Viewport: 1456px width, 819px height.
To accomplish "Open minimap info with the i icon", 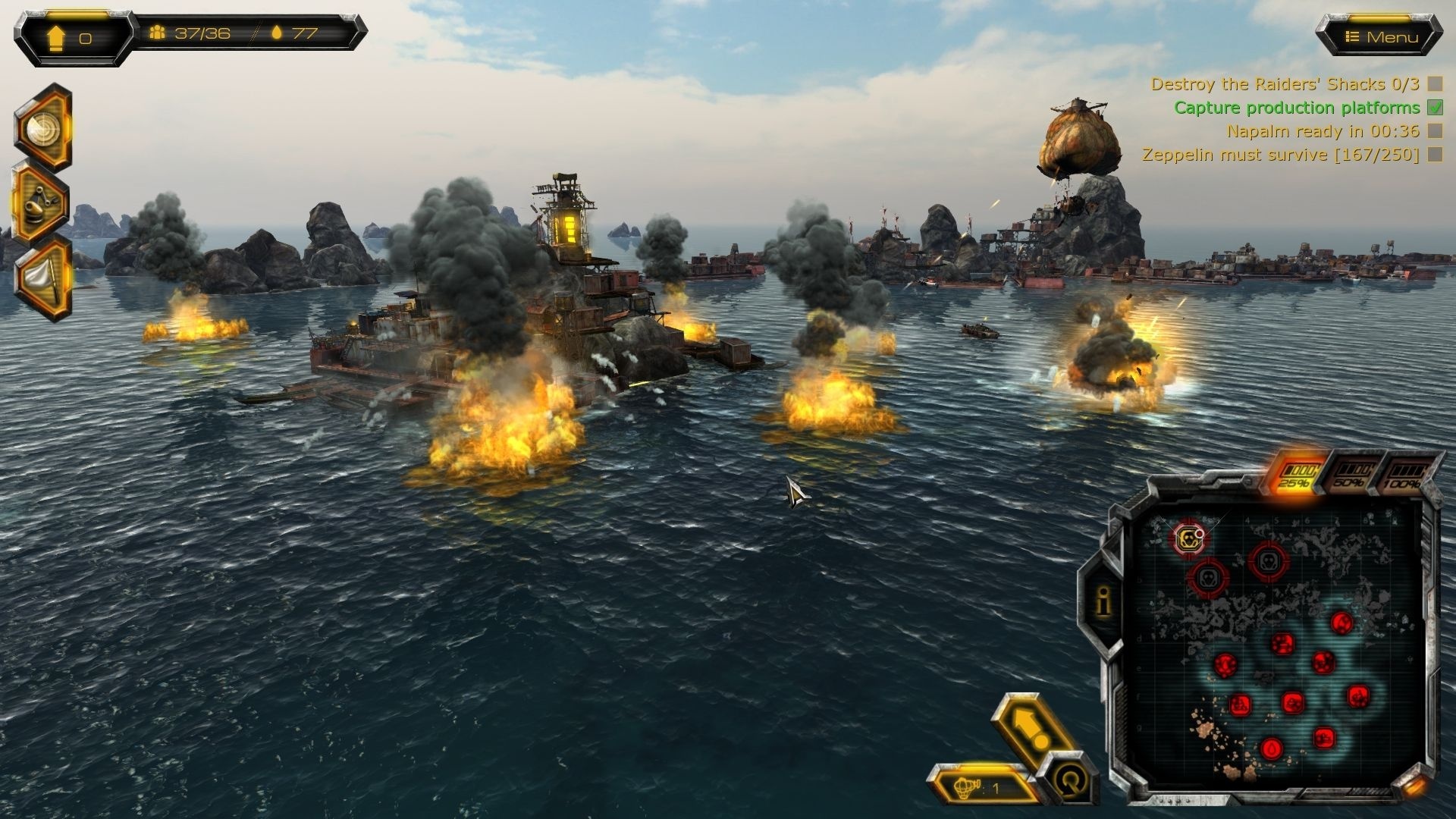I will tap(1101, 603).
